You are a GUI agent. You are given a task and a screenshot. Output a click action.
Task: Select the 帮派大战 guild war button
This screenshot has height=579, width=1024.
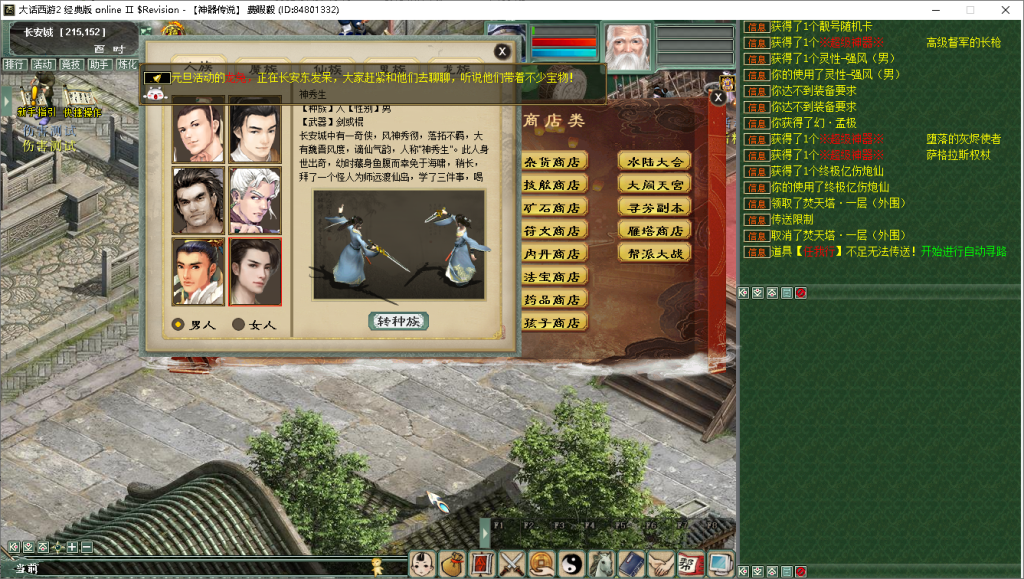[654, 254]
